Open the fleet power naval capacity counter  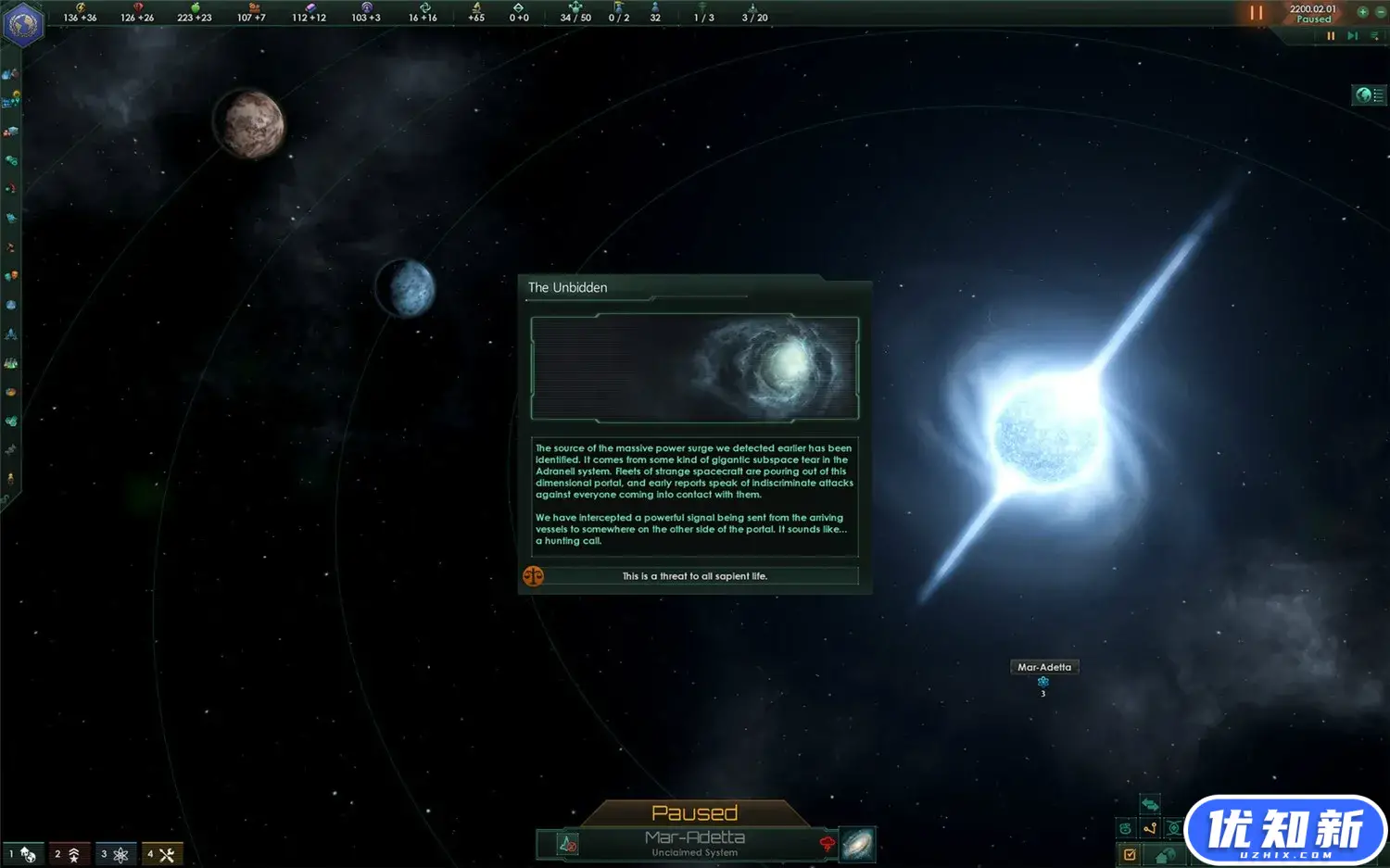tap(575, 13)
